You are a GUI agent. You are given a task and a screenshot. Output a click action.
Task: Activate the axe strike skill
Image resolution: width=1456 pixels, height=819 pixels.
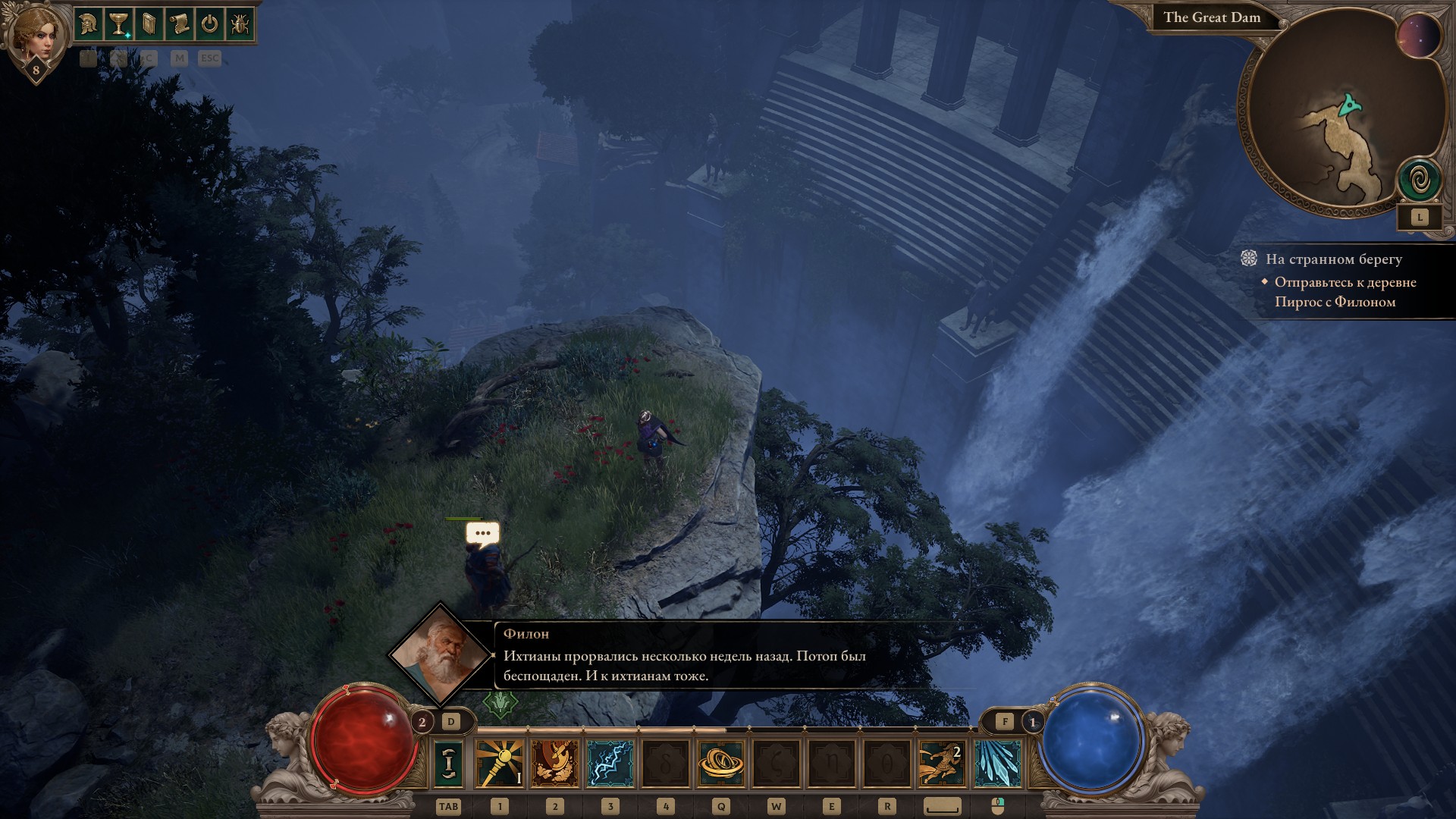[x=555, y=763]
